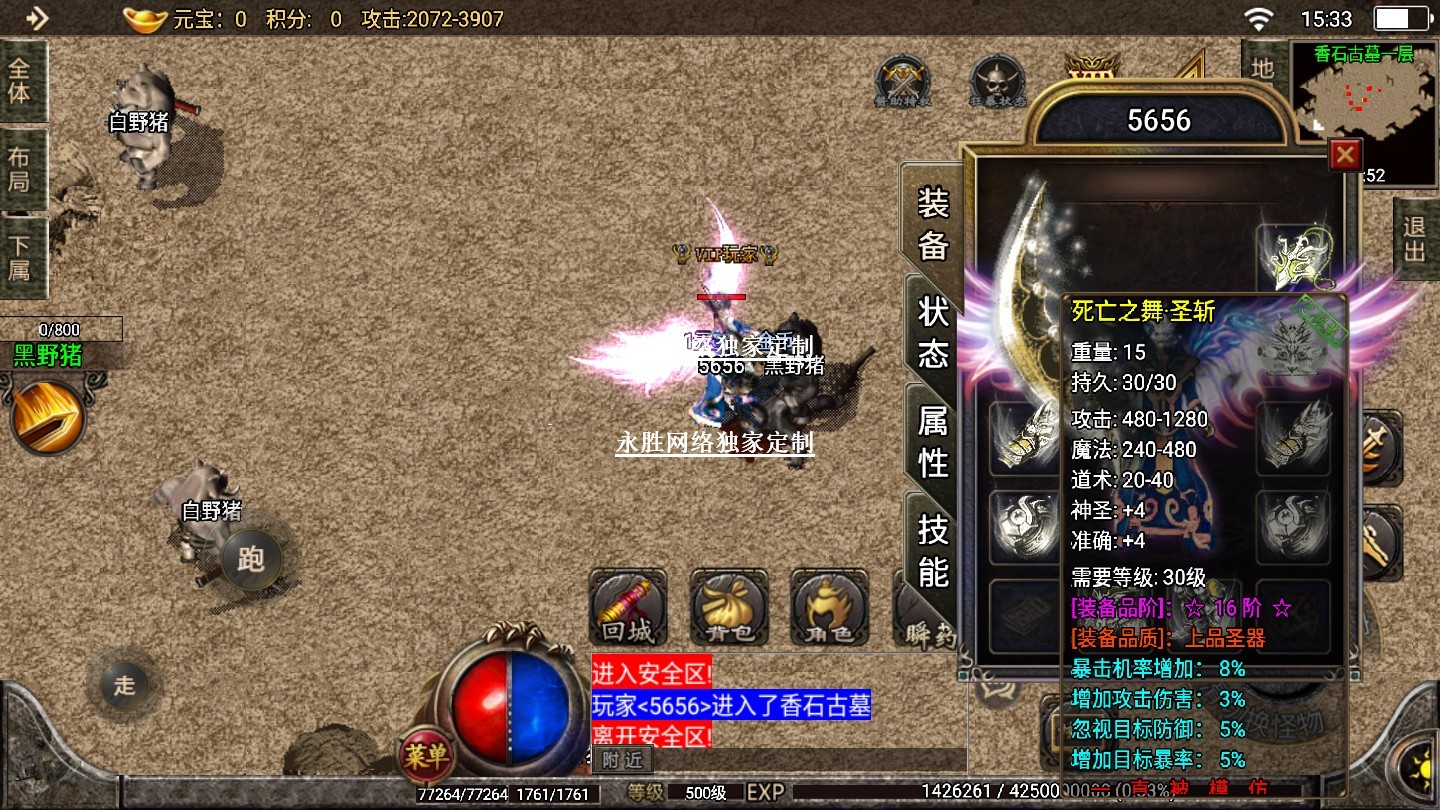Switch chat to the 附近 nearby channel

pyautogui.click(x=623, y=760)
